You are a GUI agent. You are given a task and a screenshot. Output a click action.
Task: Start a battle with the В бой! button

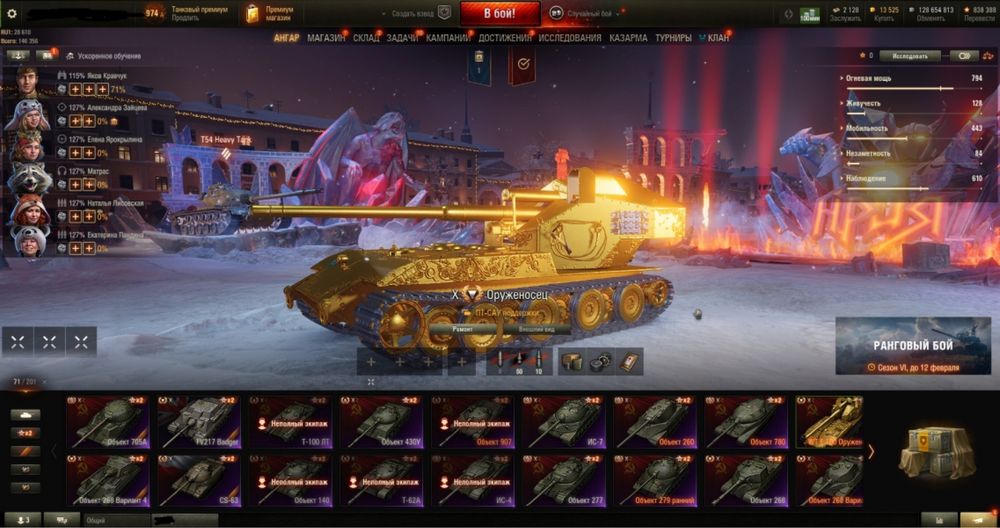click(500, 14)
